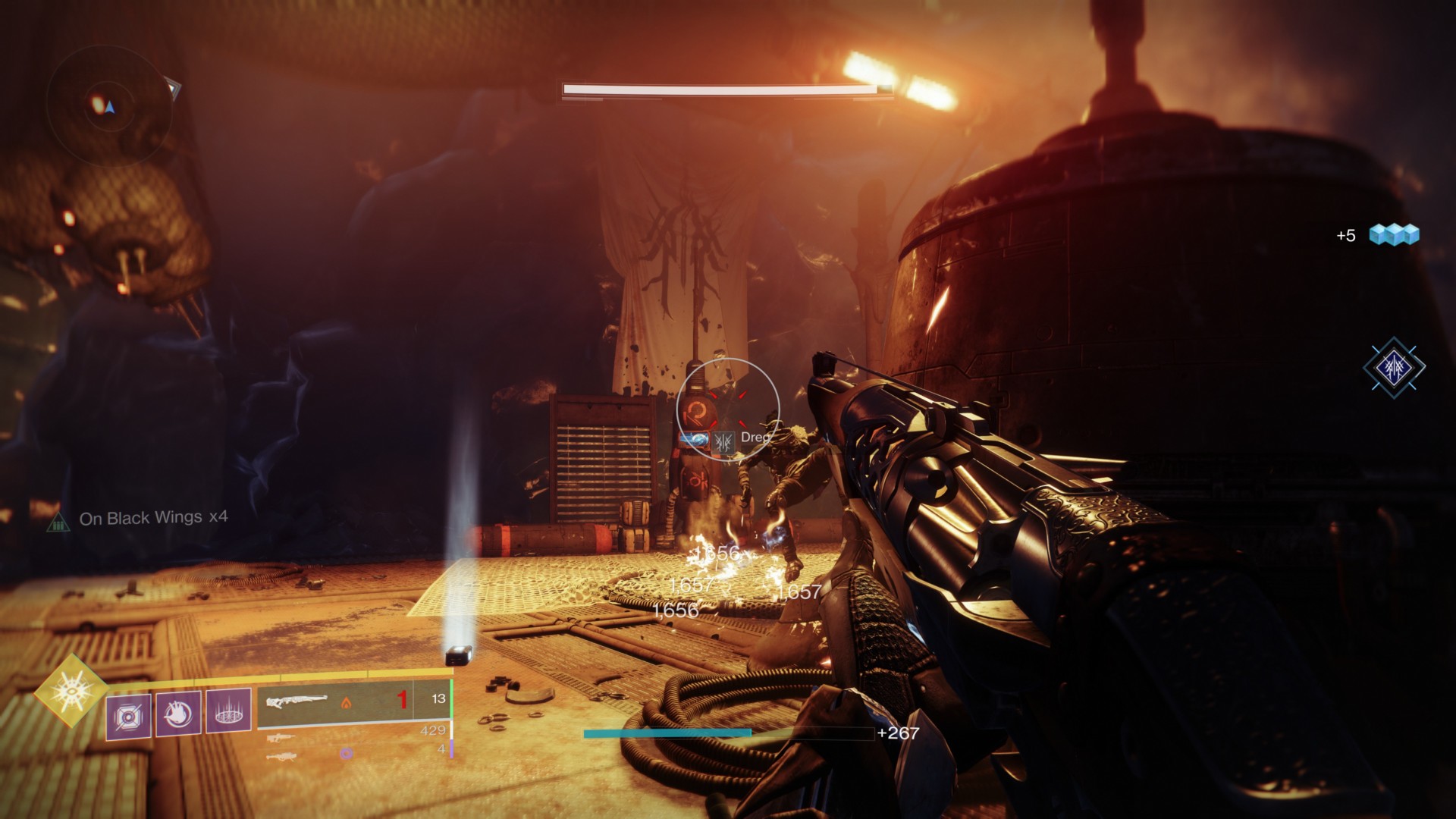
Task: Select the equipped solar weapon slot
Action: tap(353, 700)
